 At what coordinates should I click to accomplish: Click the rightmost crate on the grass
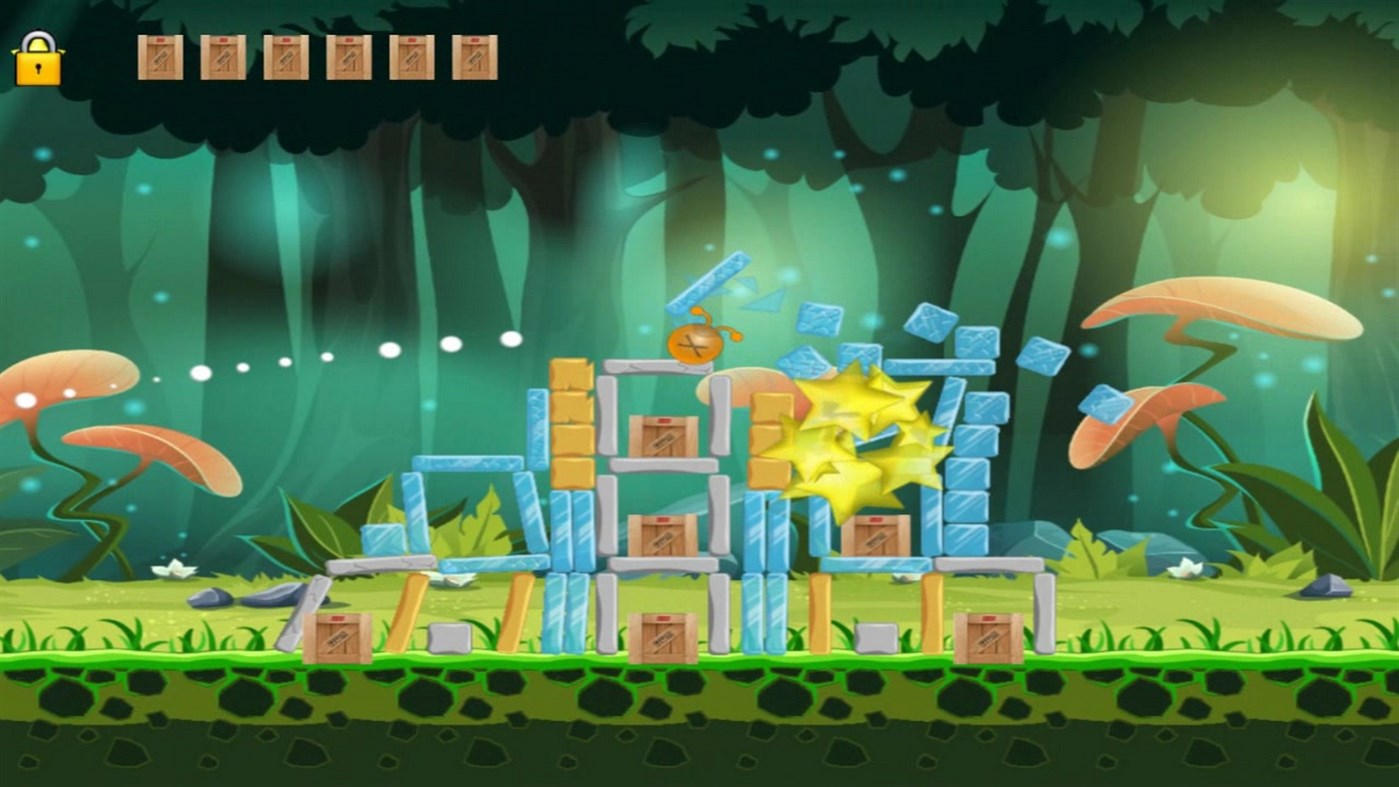pos(988,635)
